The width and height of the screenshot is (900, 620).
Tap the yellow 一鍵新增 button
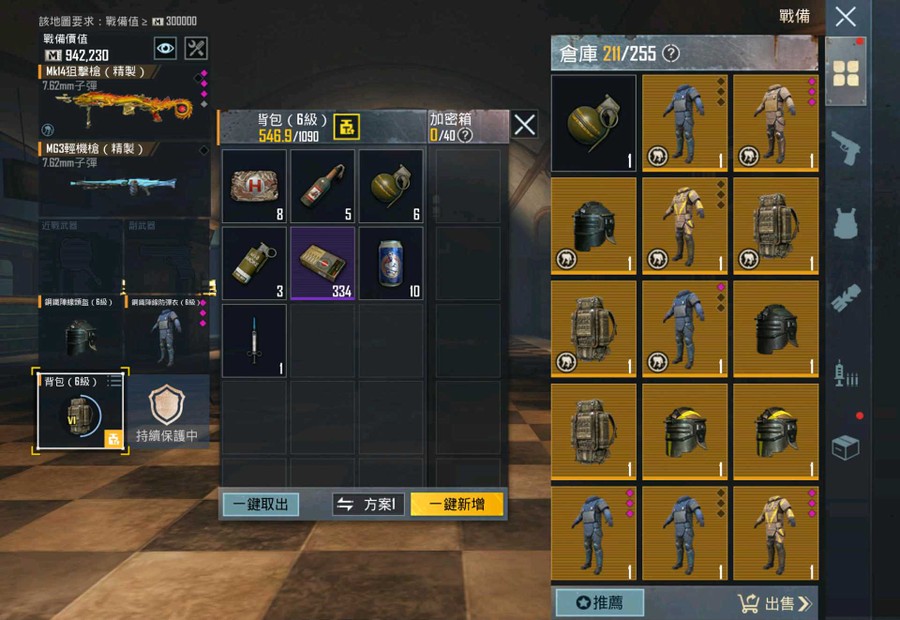click(x=457, y=505)
